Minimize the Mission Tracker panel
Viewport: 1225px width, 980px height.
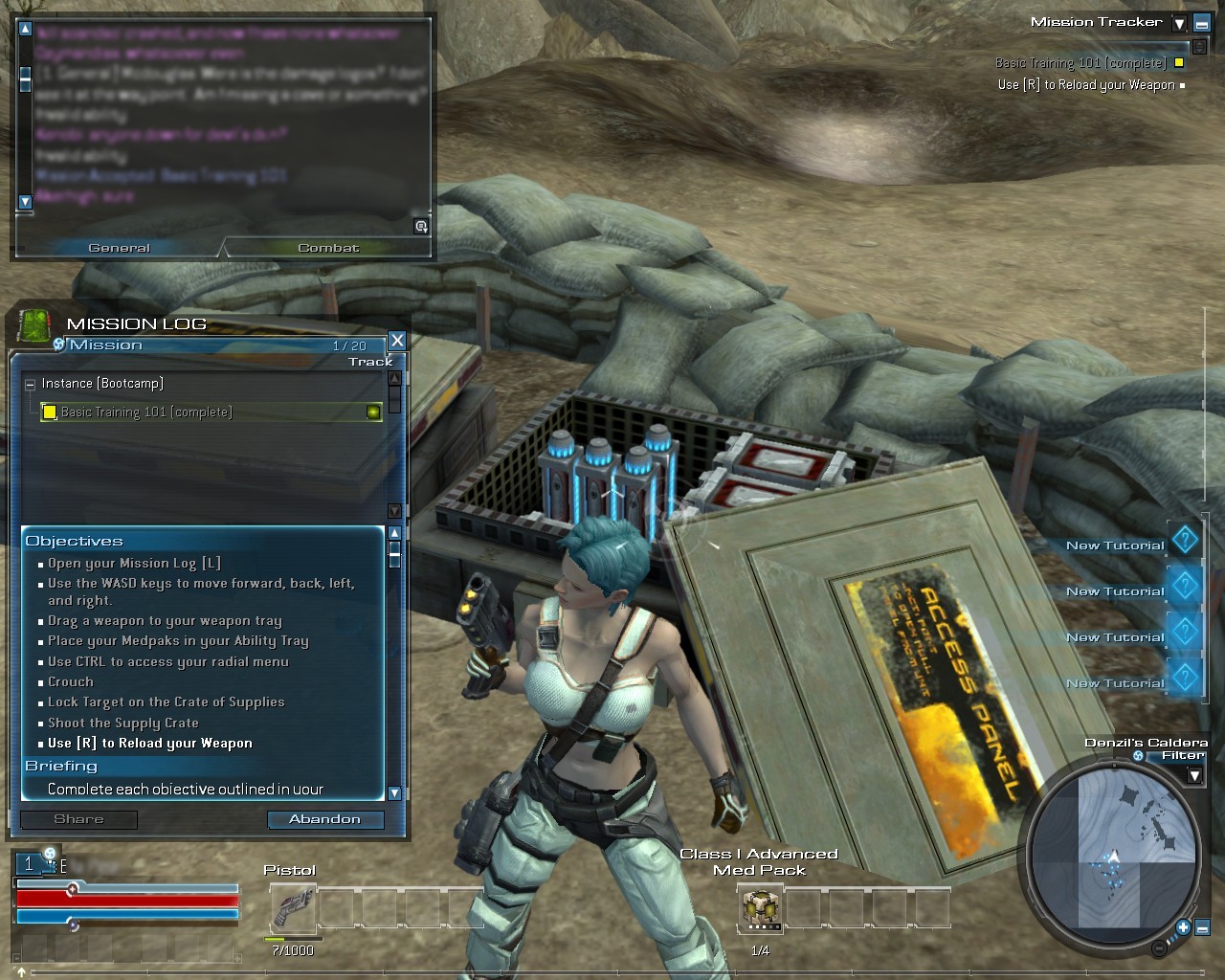[1201, 24]
